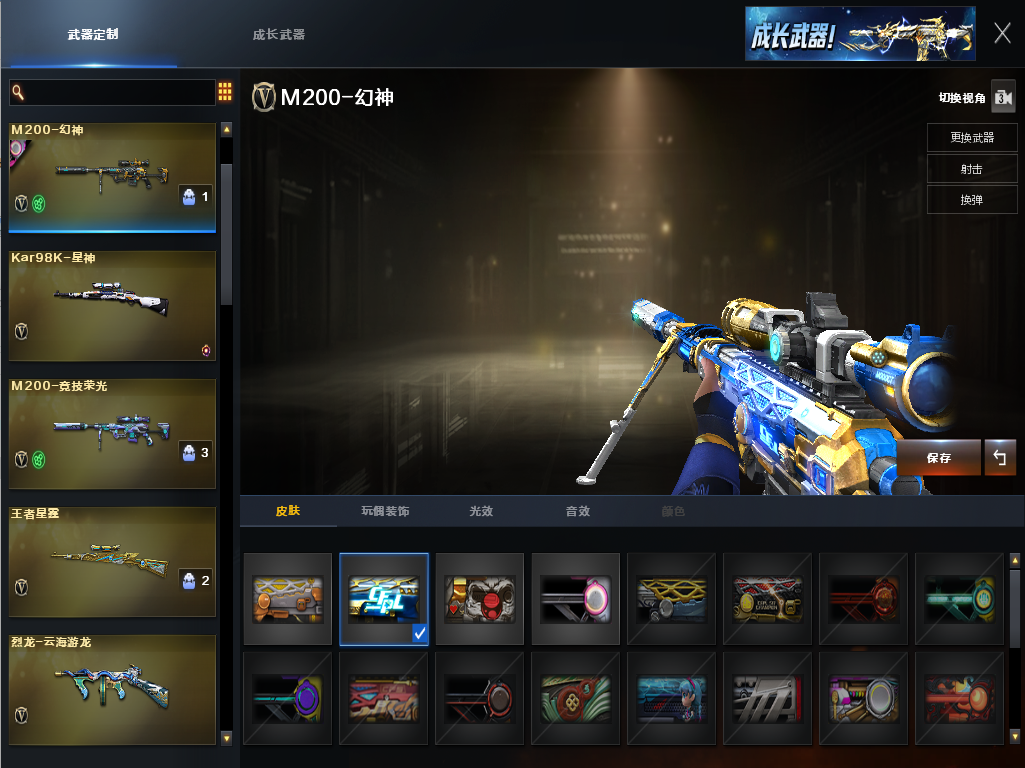
Task: Click the 成长武器 promotional banner
Action: [860, 34]
